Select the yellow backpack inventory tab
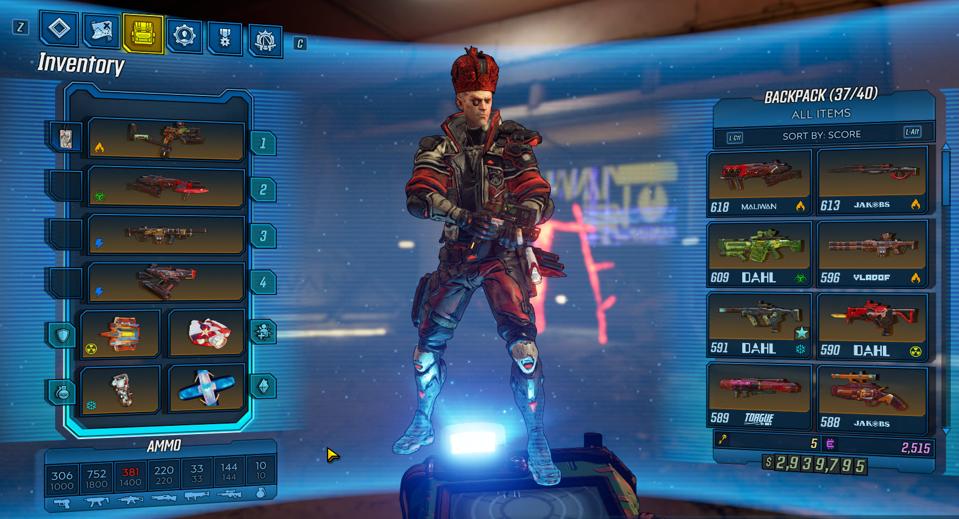 142,33
